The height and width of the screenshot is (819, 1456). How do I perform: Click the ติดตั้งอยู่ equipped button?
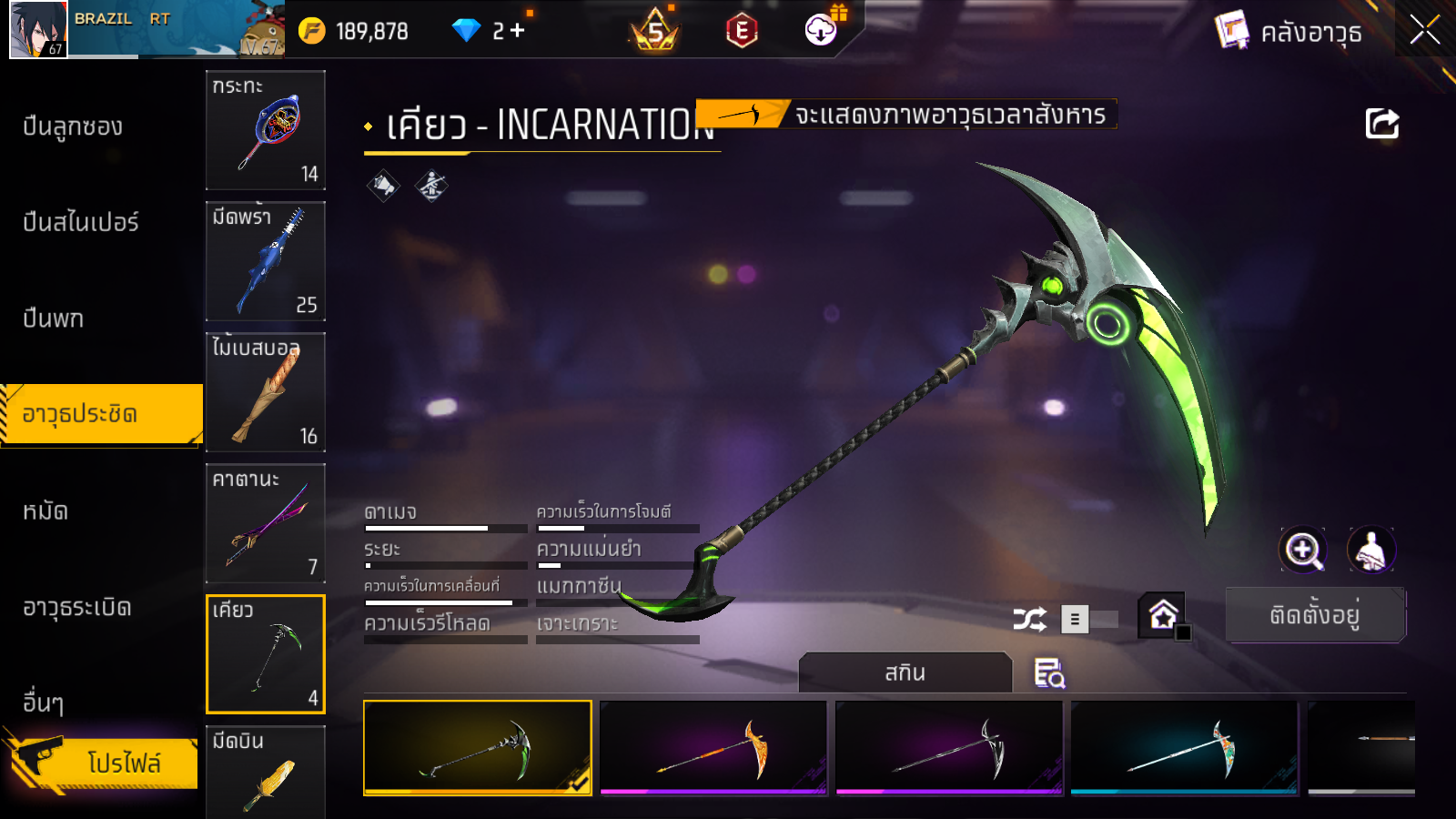point(1315,615)
